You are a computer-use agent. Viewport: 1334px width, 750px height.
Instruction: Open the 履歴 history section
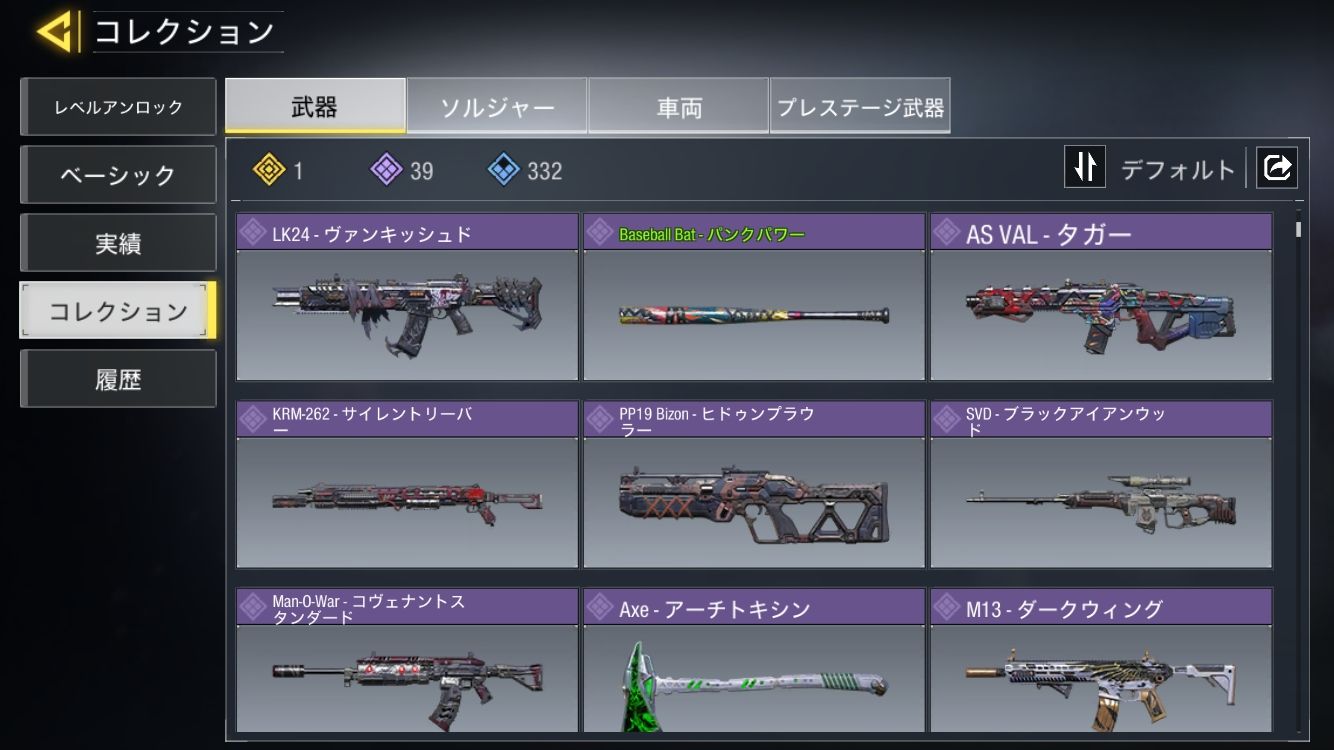[118, 379]
